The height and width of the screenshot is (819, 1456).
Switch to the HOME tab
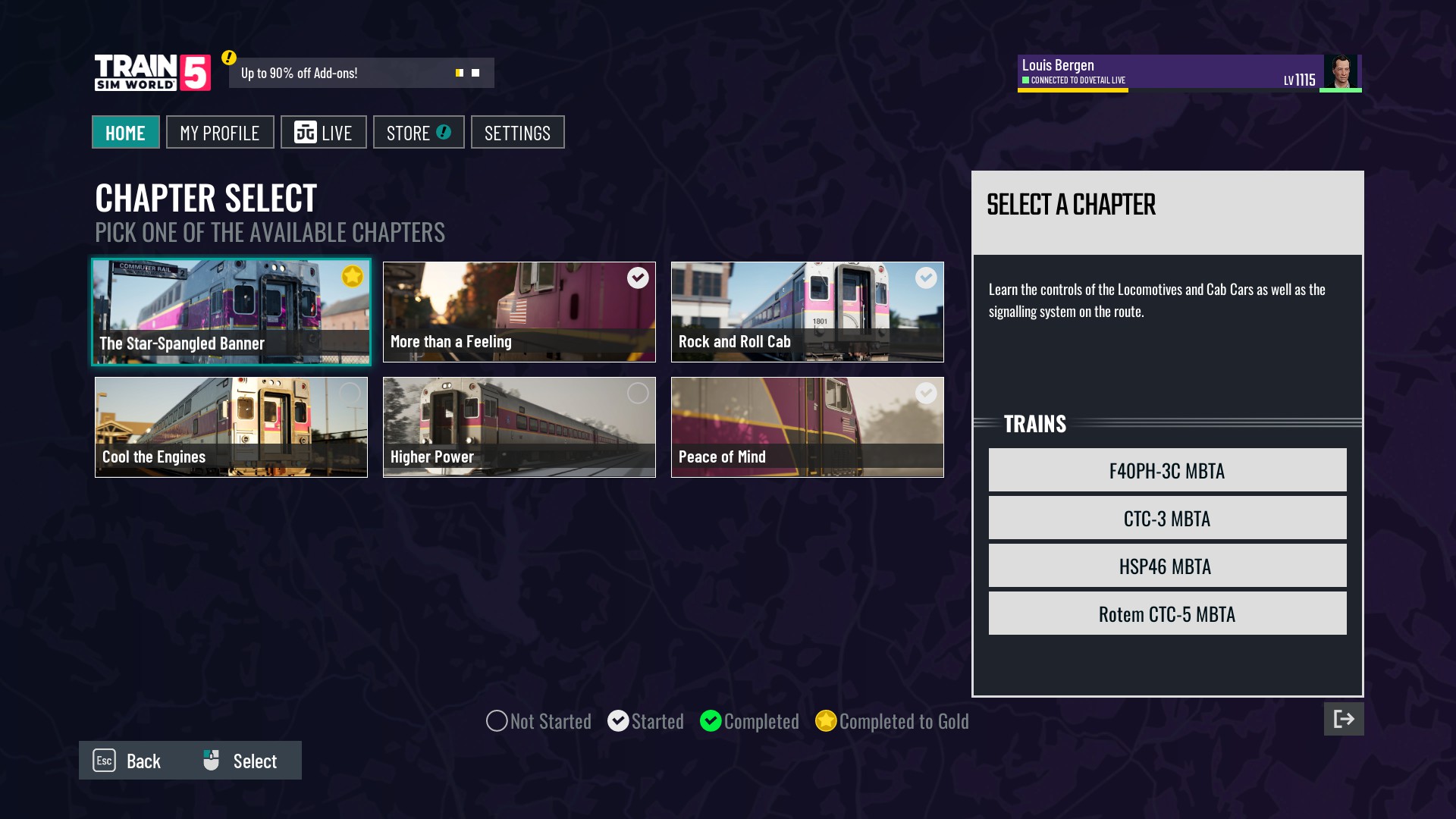(x=125, y=133)
